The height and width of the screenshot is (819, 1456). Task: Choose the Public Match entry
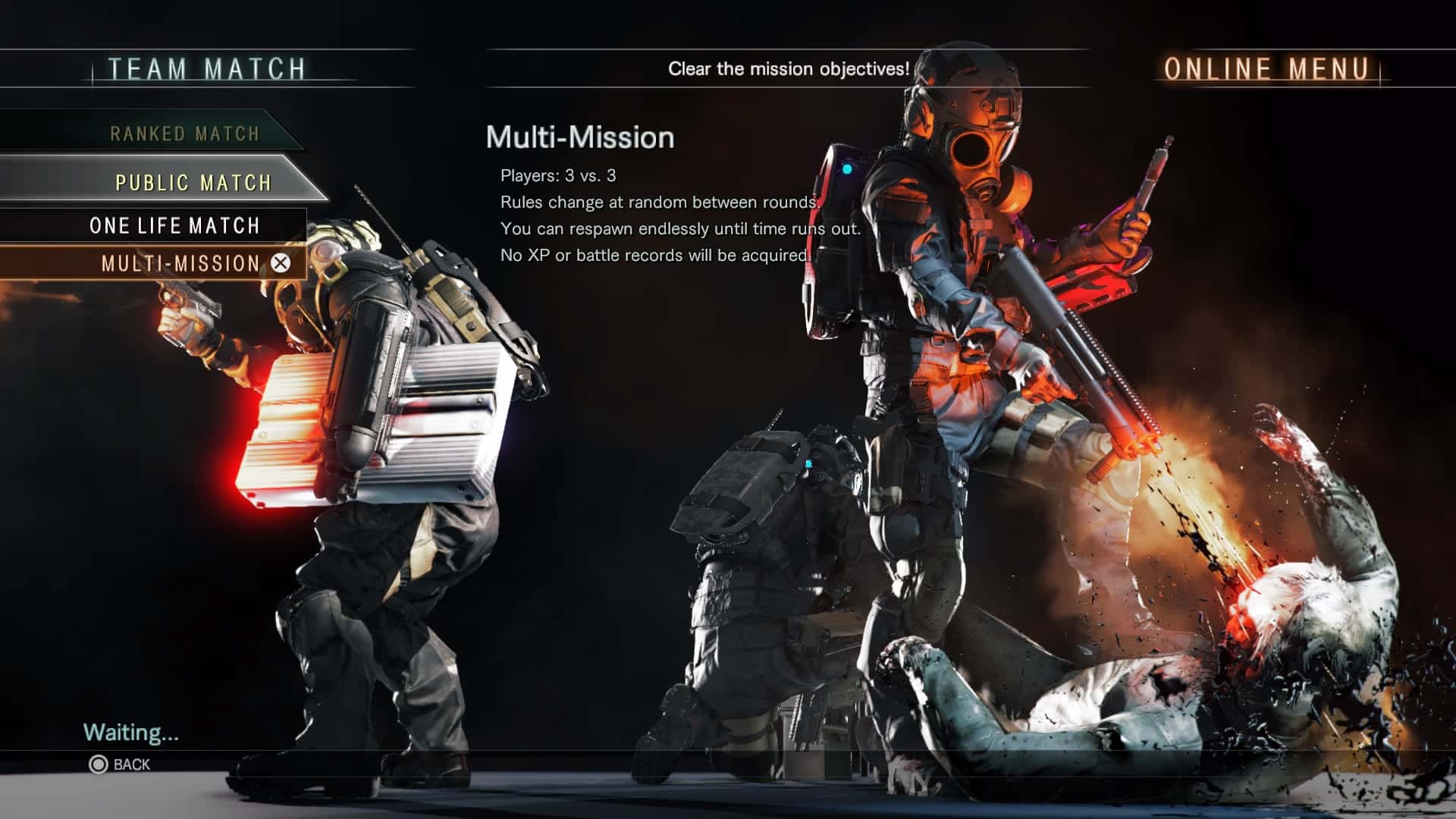(x=193, y=183)
